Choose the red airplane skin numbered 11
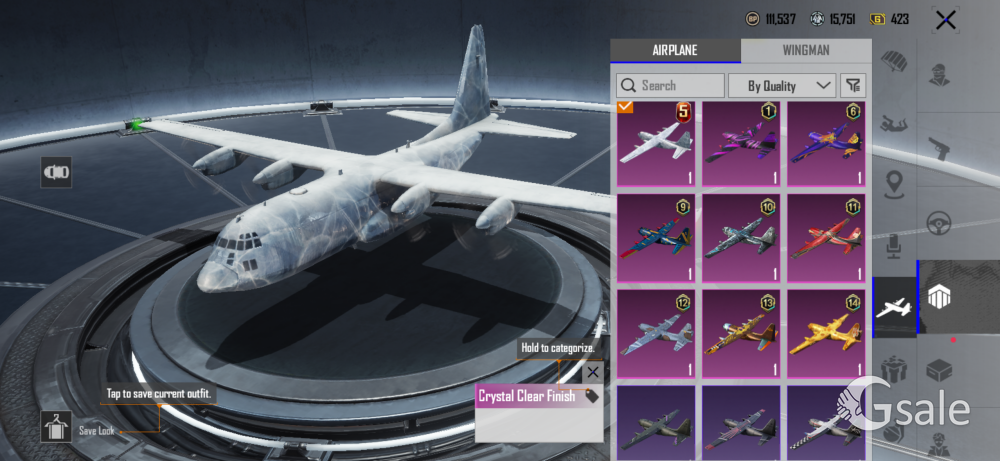The image size is (1000, 461). coord(826,238)
